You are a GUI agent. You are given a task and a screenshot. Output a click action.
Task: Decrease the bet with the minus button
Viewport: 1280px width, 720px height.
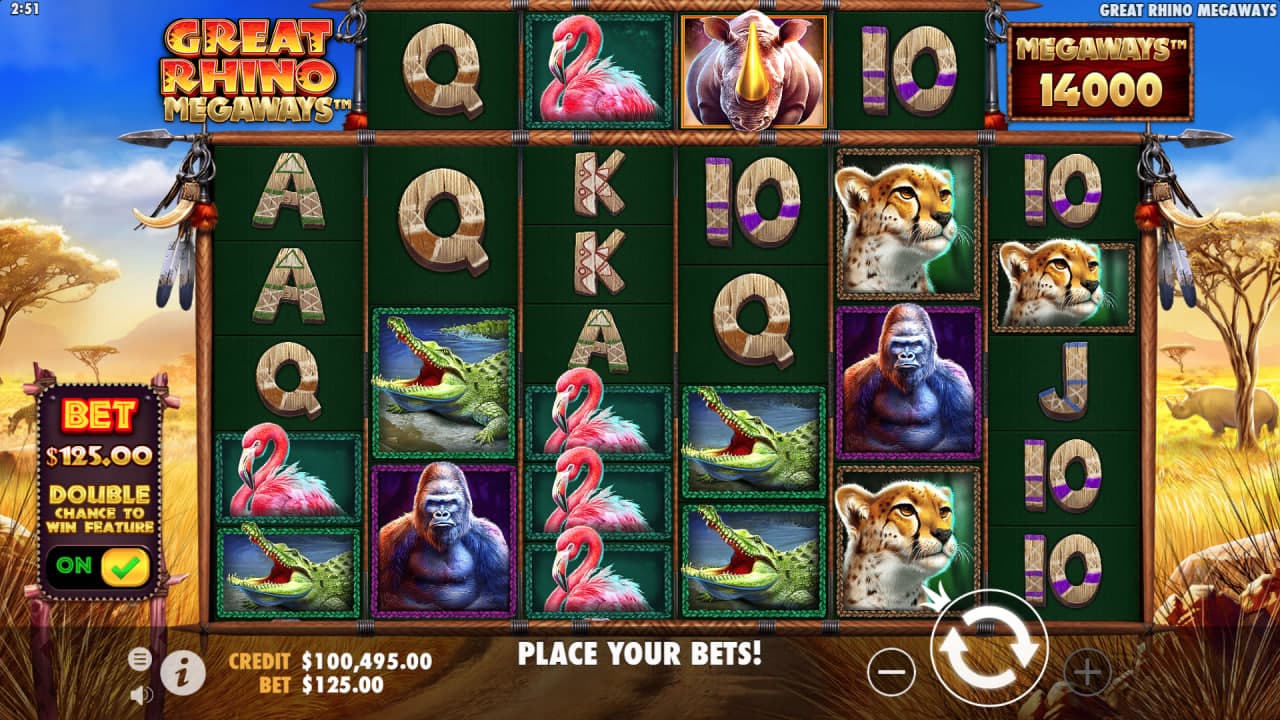[x=891, y=672]
